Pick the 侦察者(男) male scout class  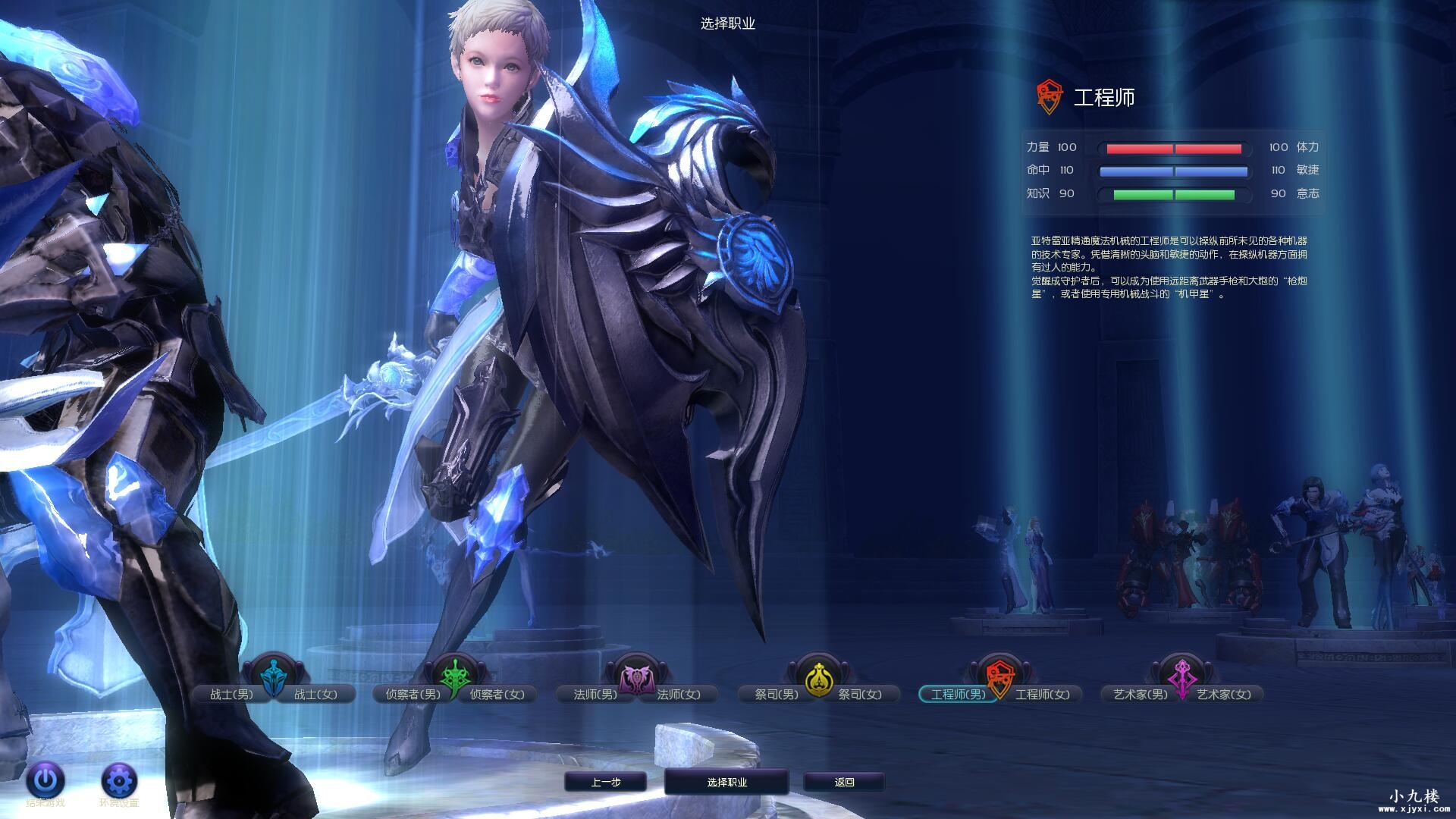(x=413, y=694)
